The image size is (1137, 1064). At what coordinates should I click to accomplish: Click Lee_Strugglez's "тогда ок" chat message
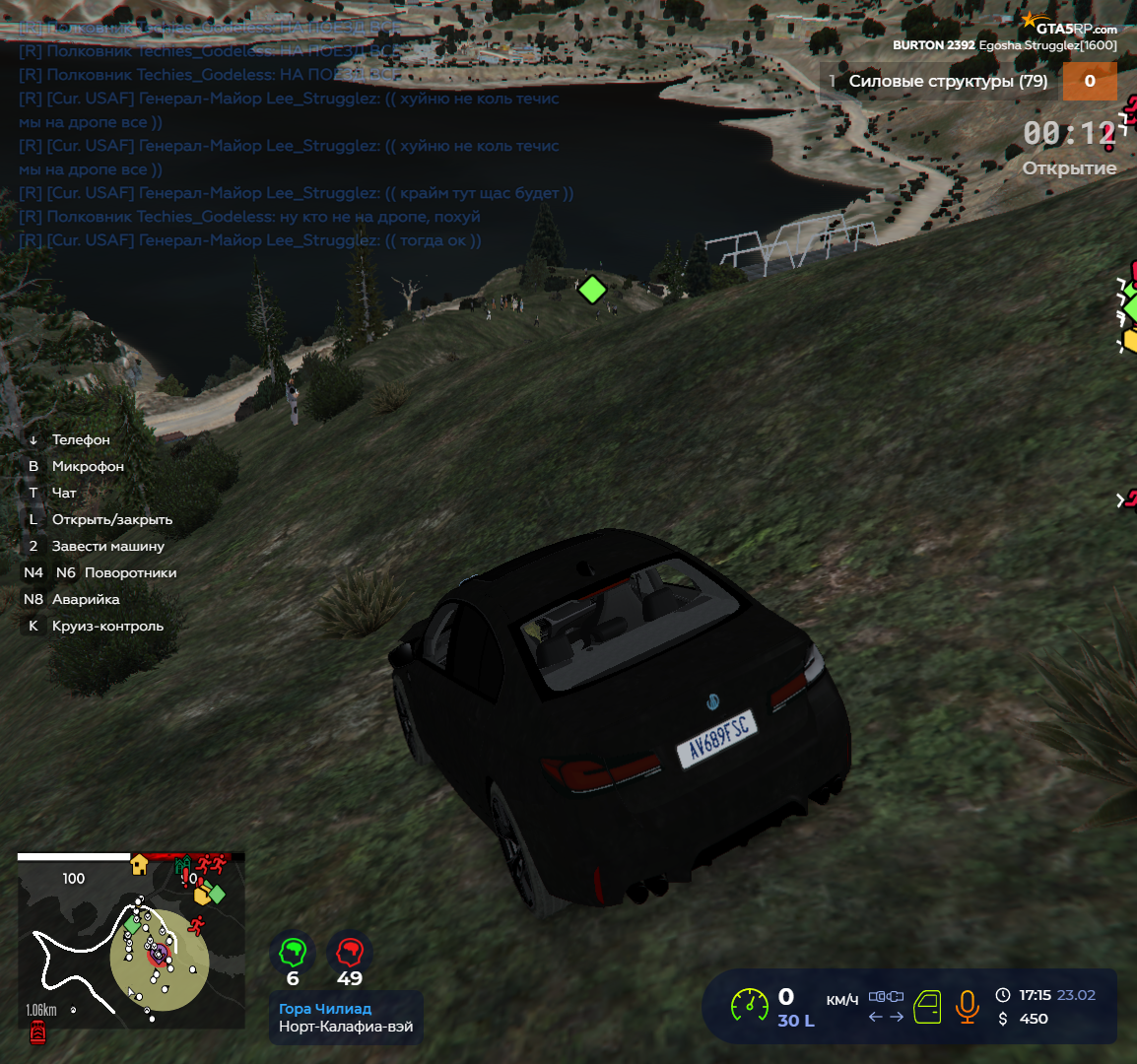point(250,240)
